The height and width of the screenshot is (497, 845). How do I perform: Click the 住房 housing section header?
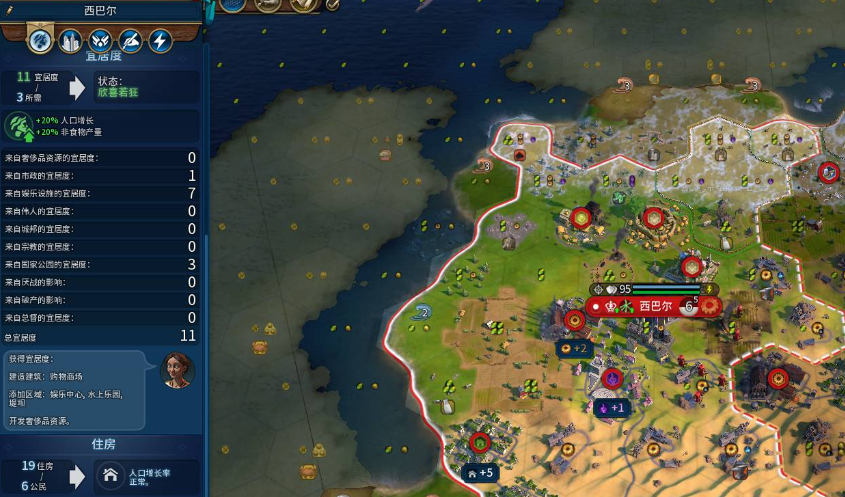(x=105, y=443)
